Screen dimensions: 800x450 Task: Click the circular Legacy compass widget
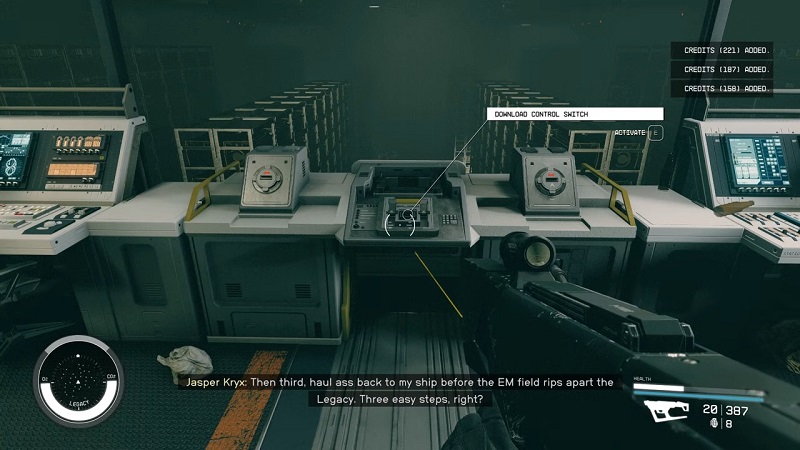(75, 379)
